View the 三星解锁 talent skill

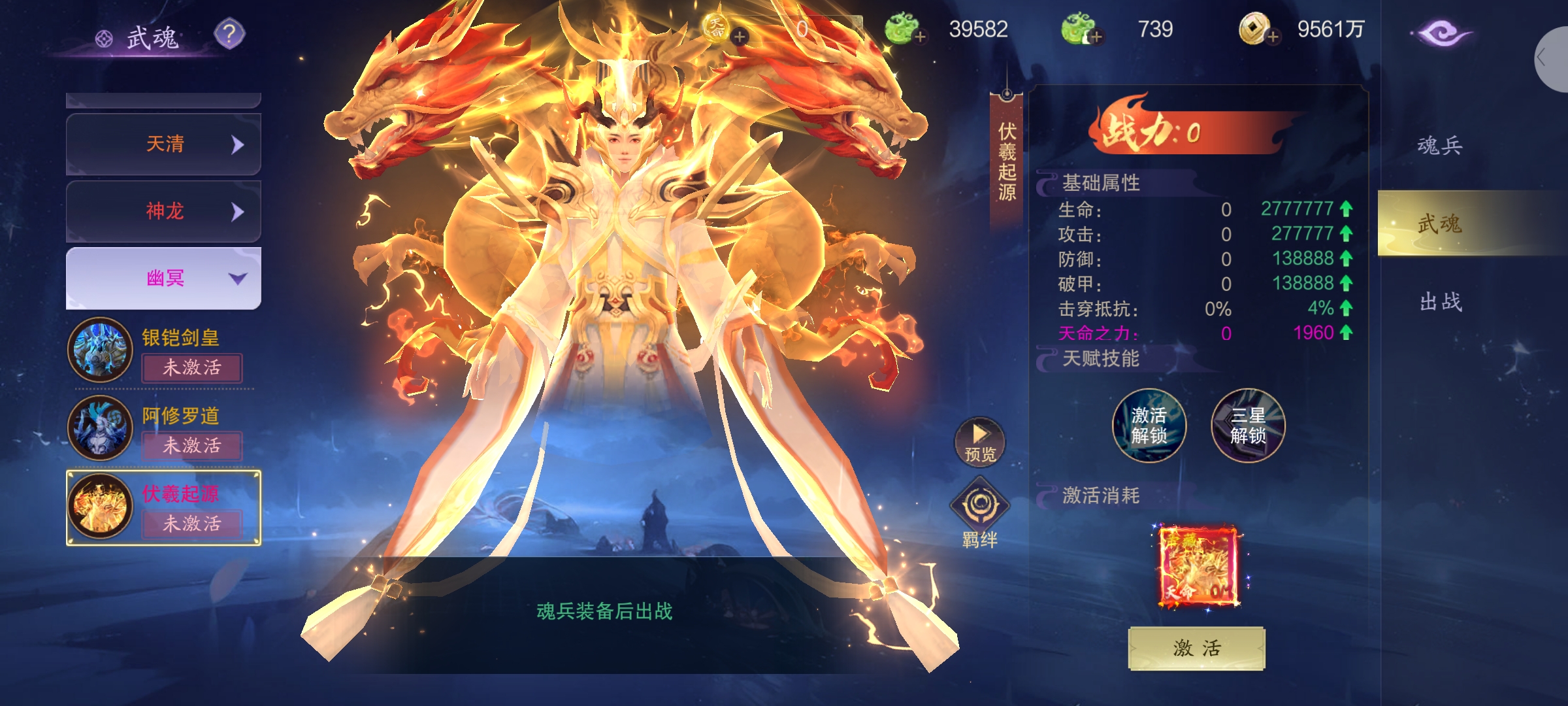pyautogui.click(x=1248, y=426)
